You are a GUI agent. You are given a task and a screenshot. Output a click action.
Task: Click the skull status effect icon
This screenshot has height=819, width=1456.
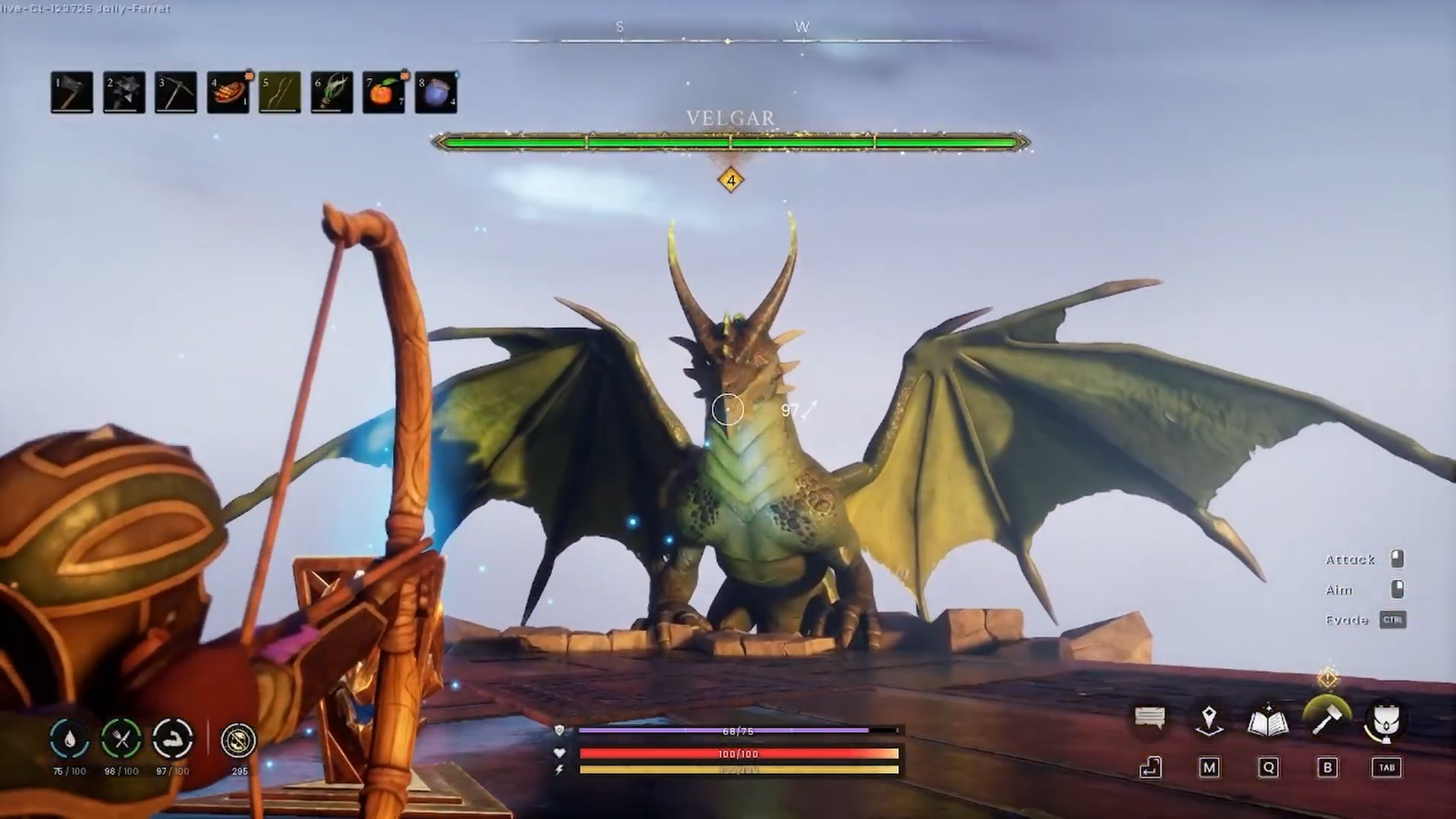tap(239, 740)
